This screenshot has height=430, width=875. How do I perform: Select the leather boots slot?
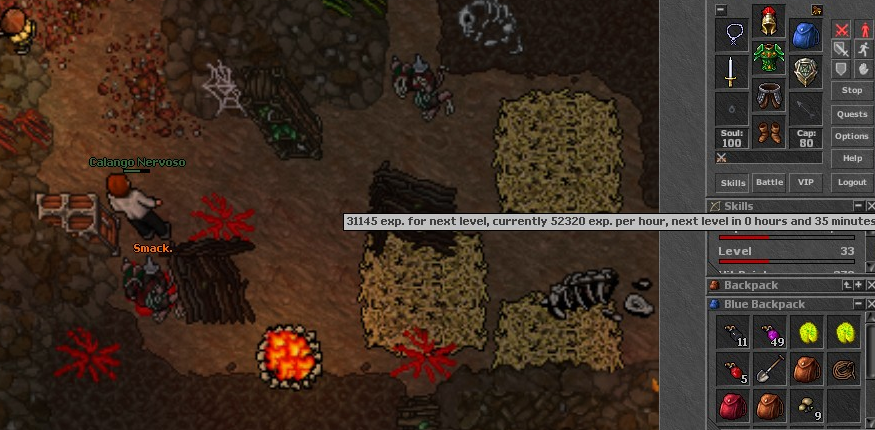(x=769, y=132)
